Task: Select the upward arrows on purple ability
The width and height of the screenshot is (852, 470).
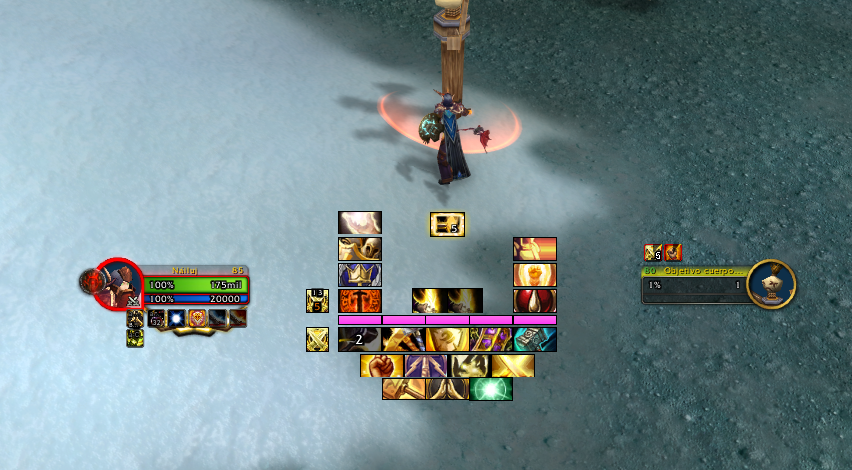Action: click(425, 365)
